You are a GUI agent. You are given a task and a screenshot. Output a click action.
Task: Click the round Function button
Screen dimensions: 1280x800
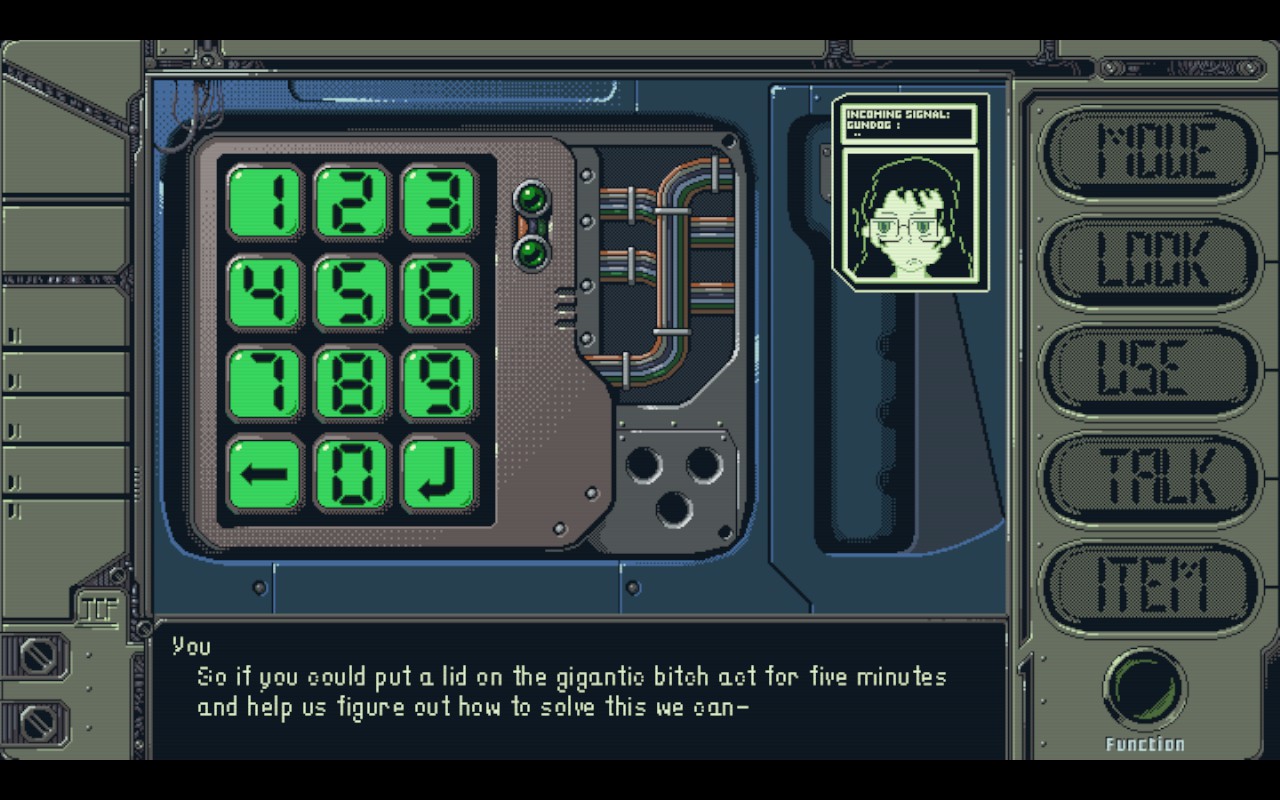(x=1145, y=690)
